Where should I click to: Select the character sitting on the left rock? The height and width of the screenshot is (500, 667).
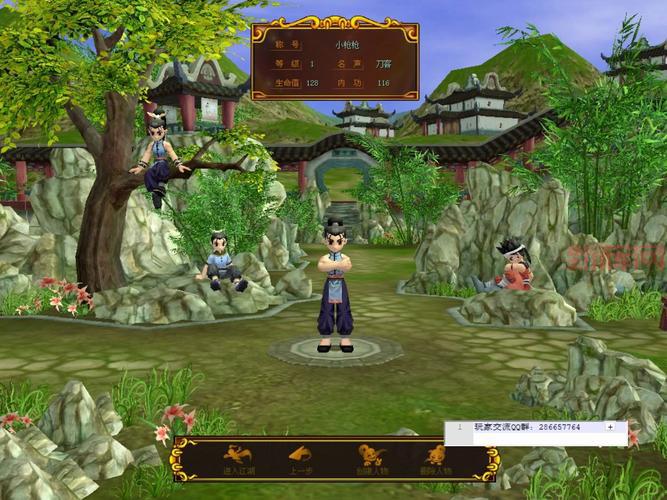(222, 262)
